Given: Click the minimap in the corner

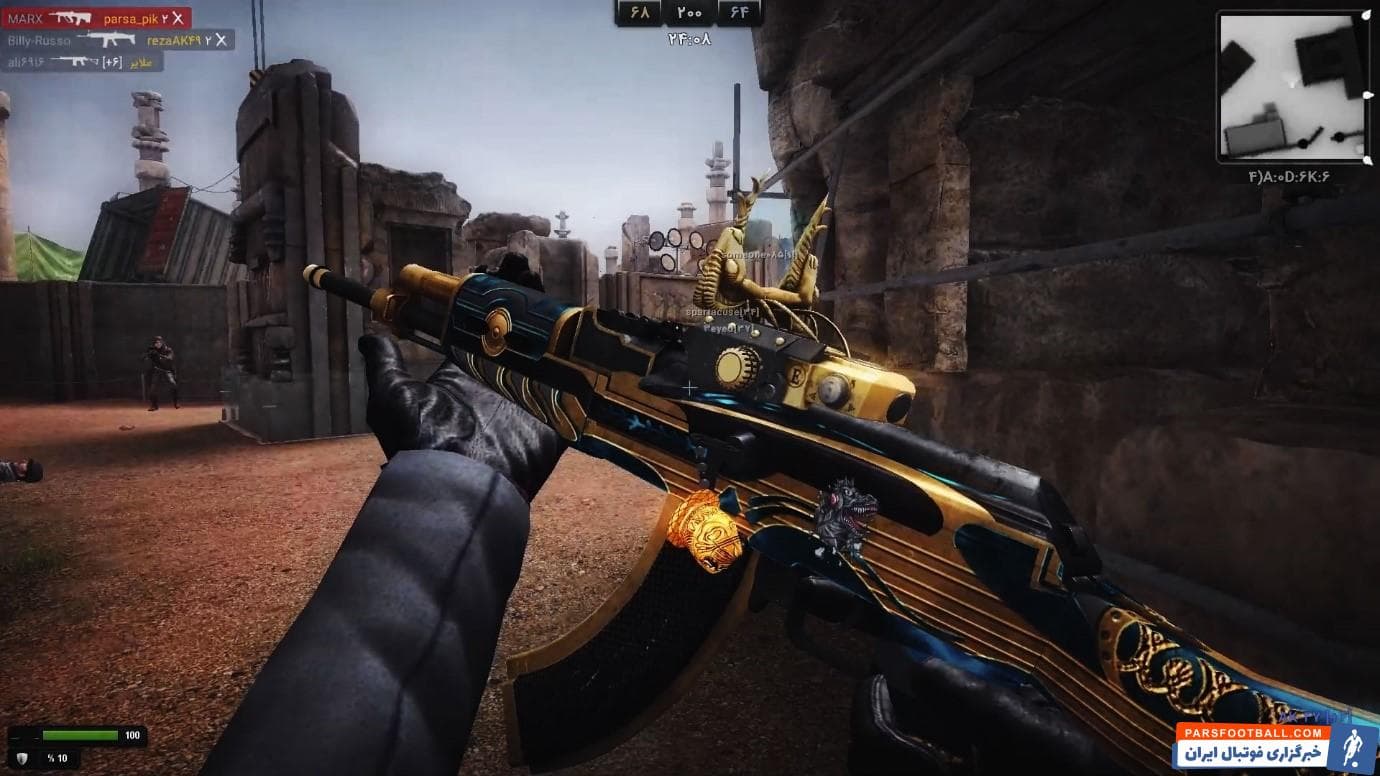Looking at the screenshot, I should click(x=1292, y=87).
